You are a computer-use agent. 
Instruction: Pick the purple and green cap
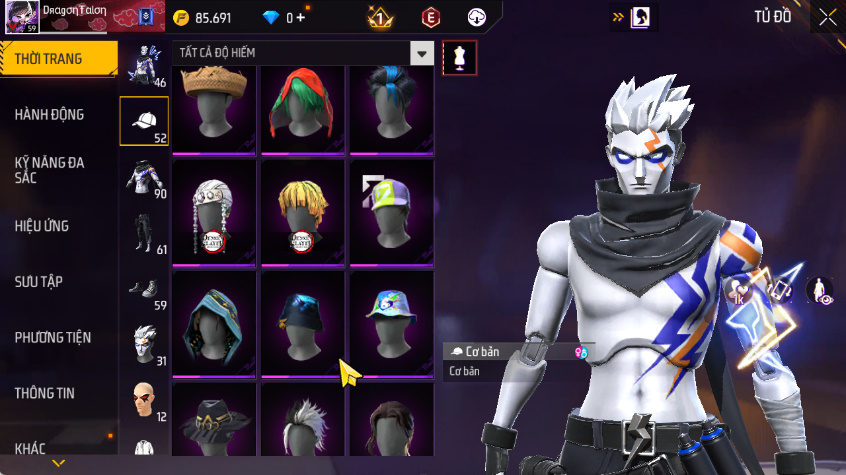point(391,213)
